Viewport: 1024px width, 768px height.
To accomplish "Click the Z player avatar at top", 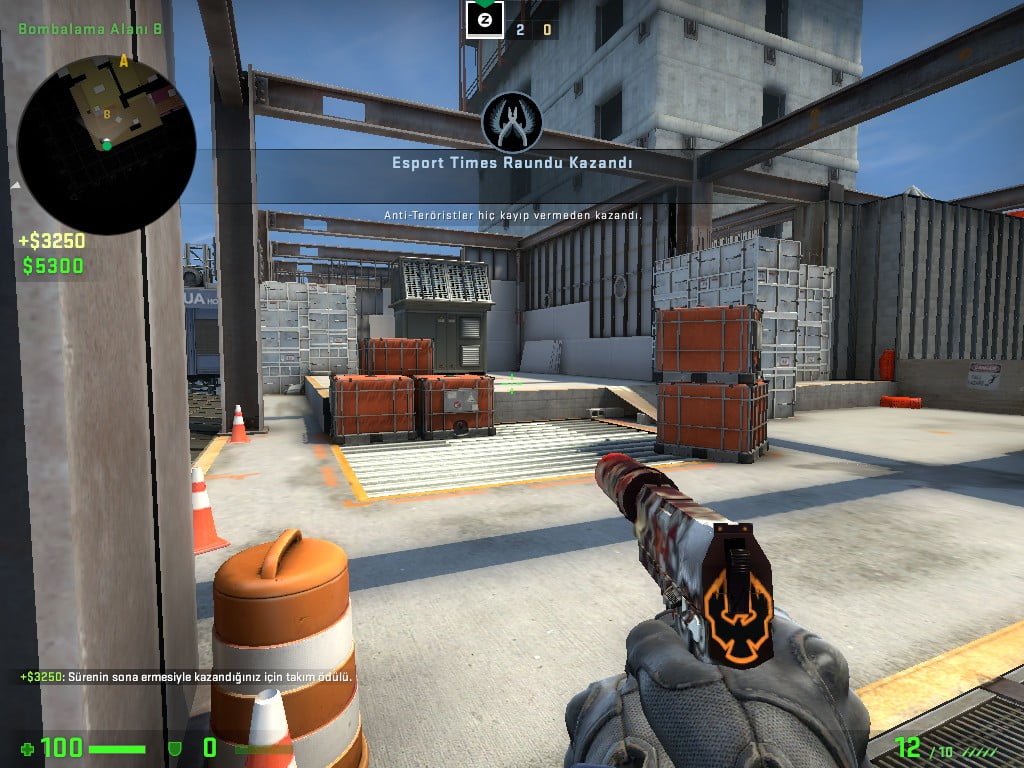I will pyautogui.click(x=485, y=19).
